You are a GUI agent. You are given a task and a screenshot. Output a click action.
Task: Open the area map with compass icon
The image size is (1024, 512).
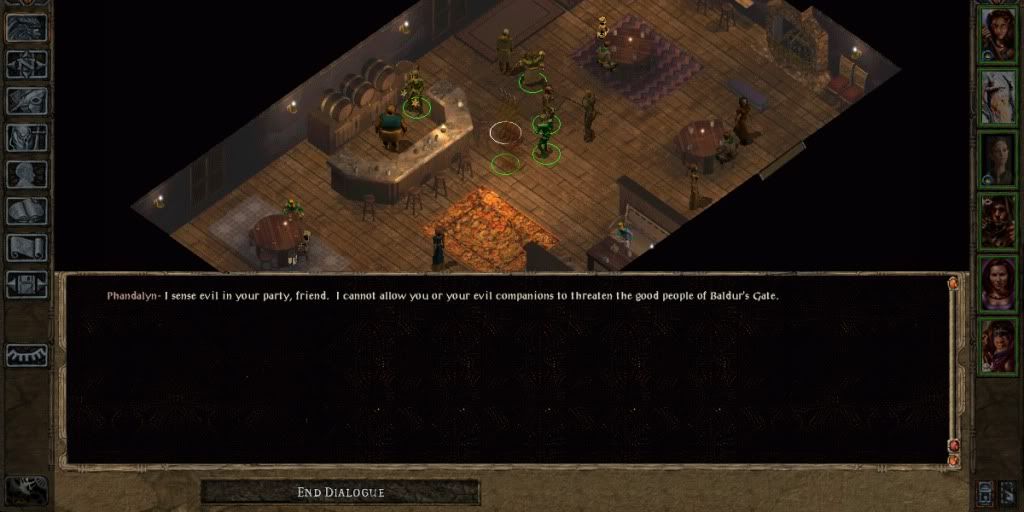(x=27, y=64)
